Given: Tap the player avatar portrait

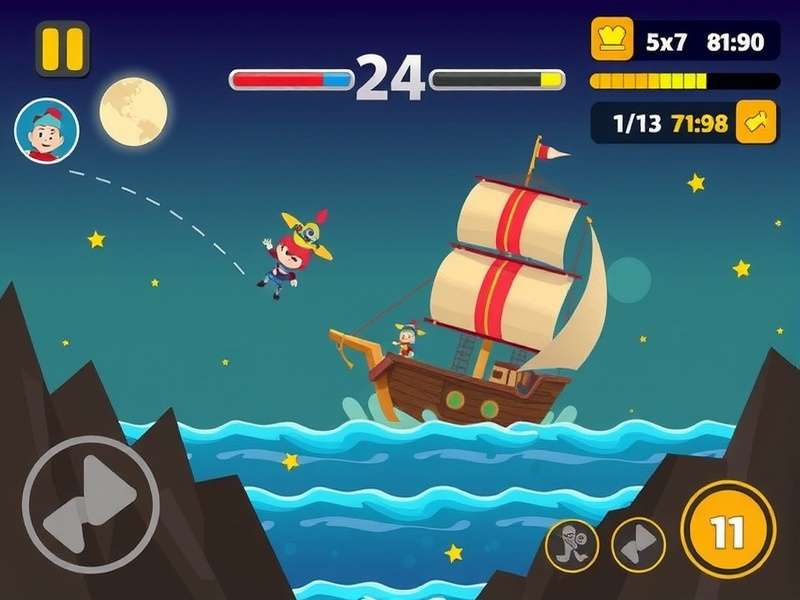Looking at the screenshot, I should pyautogui.click(x=46, y=131).
